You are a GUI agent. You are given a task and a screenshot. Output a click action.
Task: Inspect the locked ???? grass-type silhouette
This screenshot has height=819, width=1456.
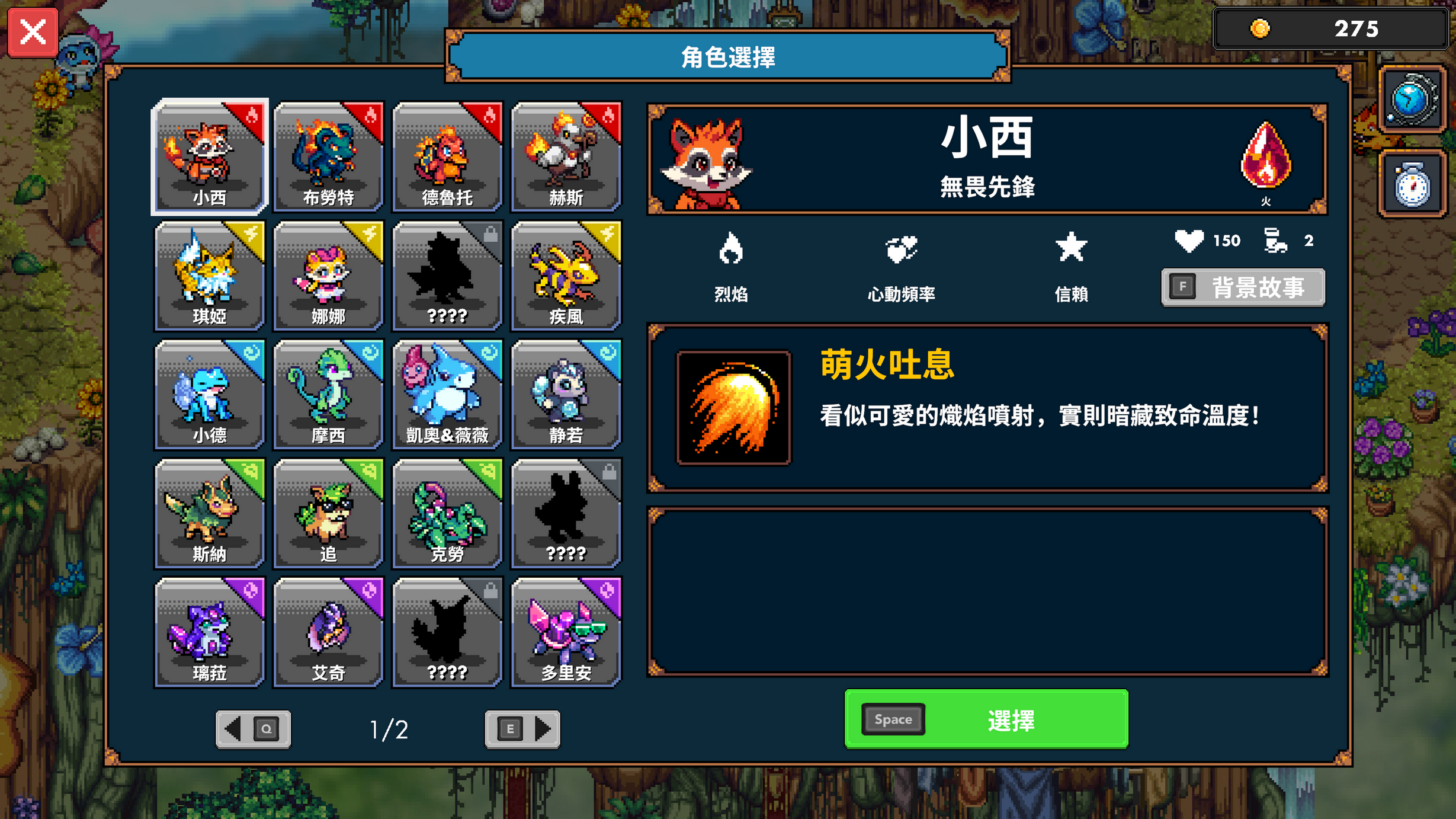(566, 514)
